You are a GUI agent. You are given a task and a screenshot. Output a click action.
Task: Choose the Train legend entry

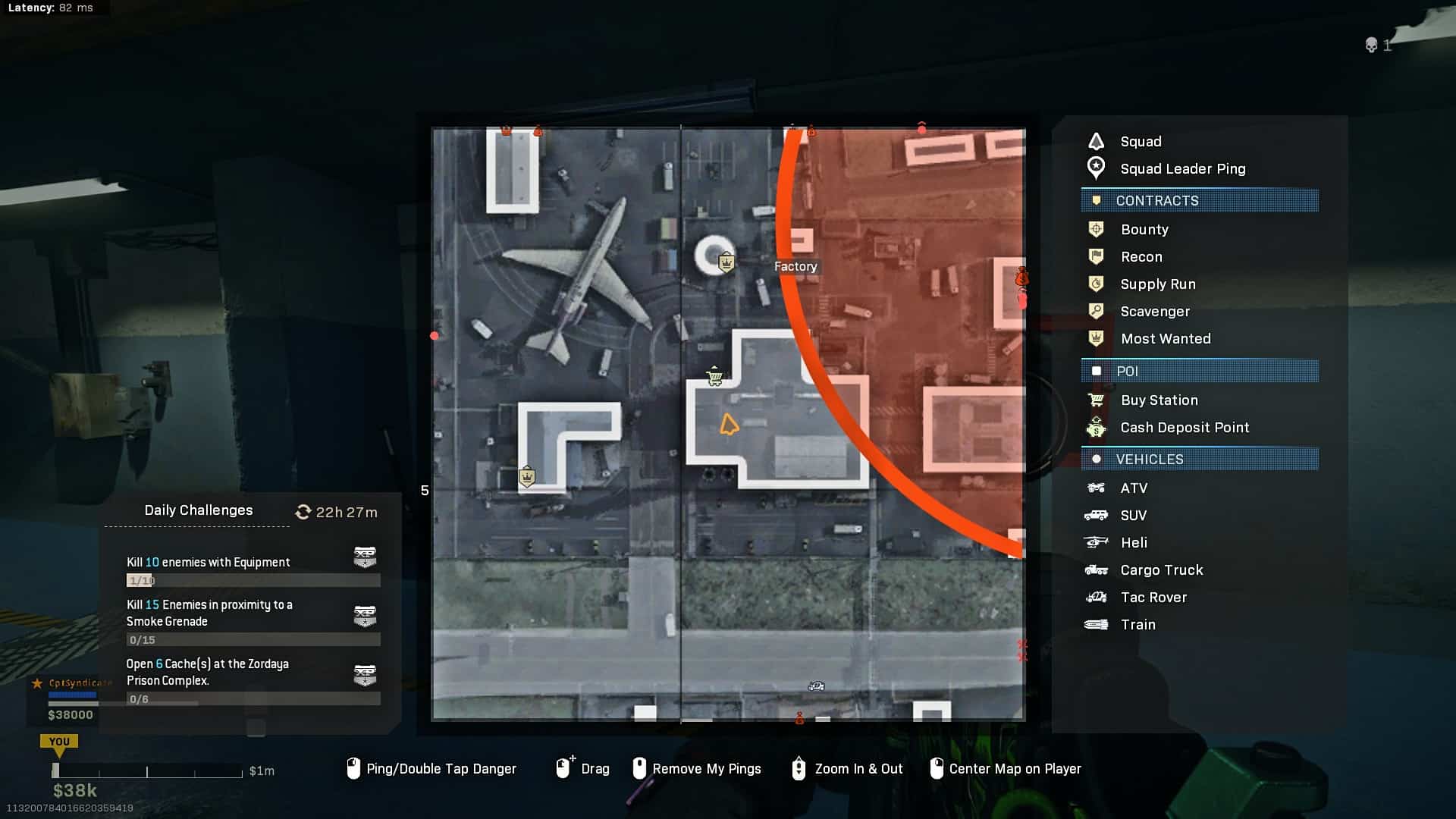click(1137, 625)
